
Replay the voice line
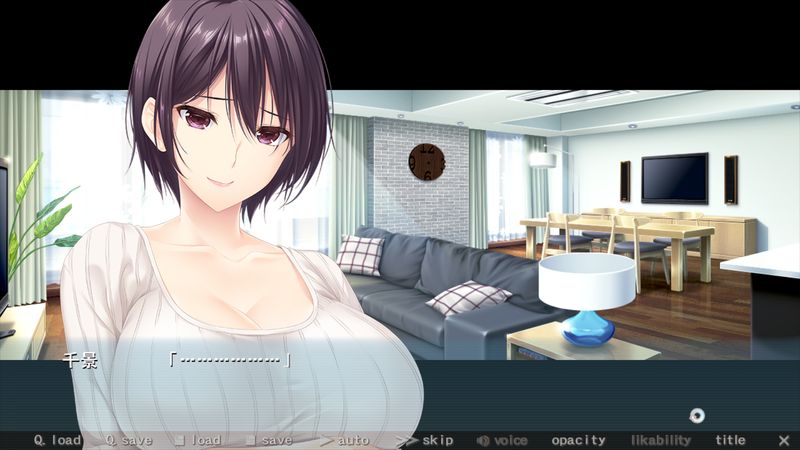(502, 440)
